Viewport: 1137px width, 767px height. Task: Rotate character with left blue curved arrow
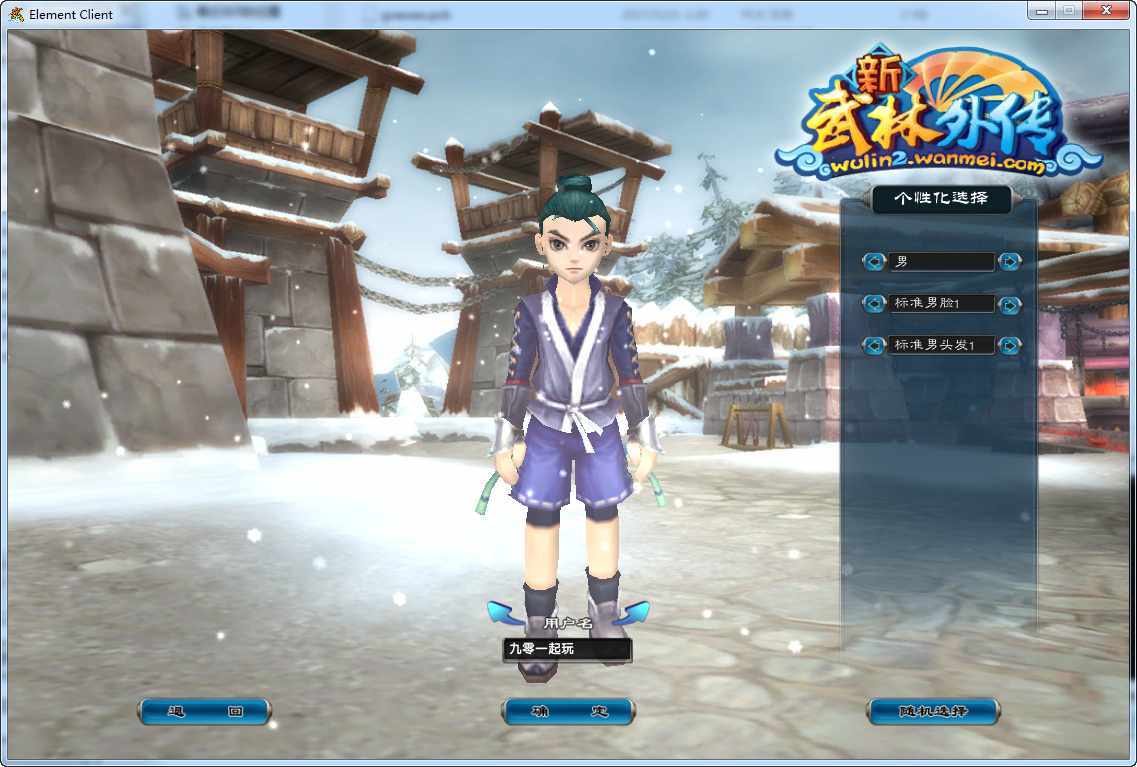click(505, 612)
